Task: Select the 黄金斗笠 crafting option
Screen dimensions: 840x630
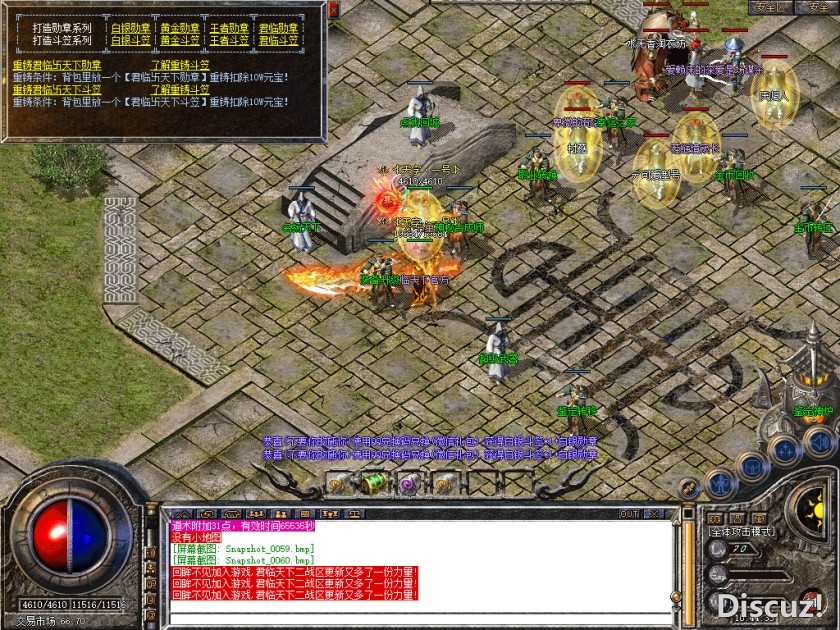Action: click(x=180, y=41)
